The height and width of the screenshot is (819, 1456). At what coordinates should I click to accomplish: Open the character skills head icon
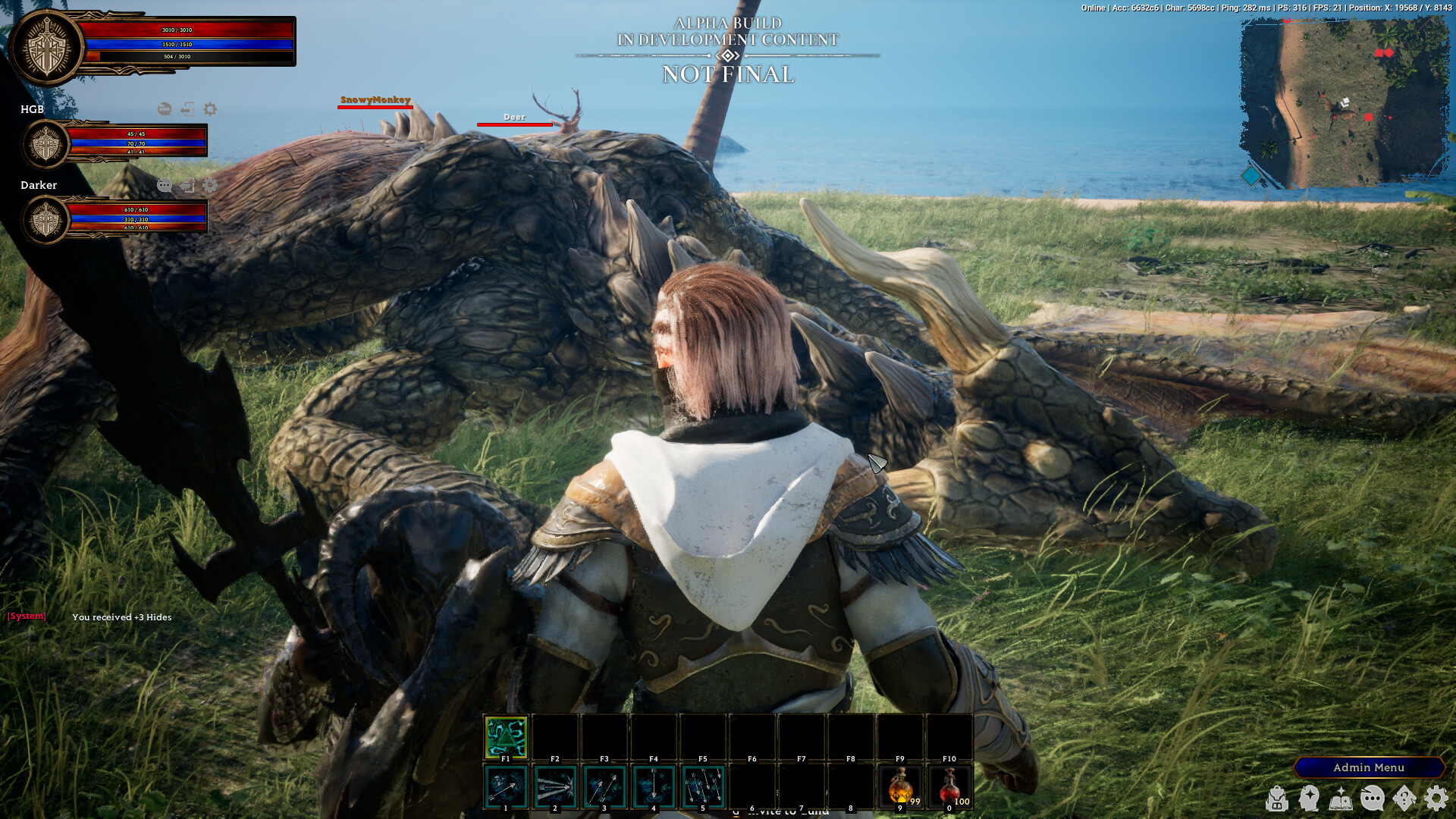coord(1308,799)
